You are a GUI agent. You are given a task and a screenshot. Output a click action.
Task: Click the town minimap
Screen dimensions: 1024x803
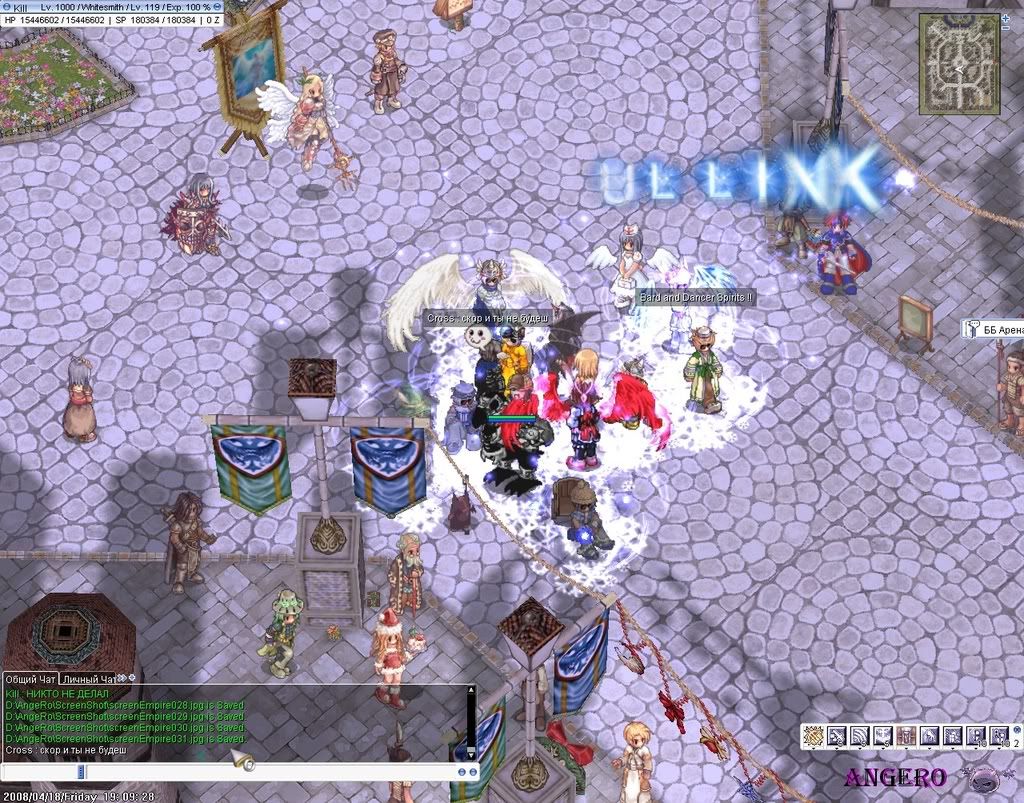point(959,62)
